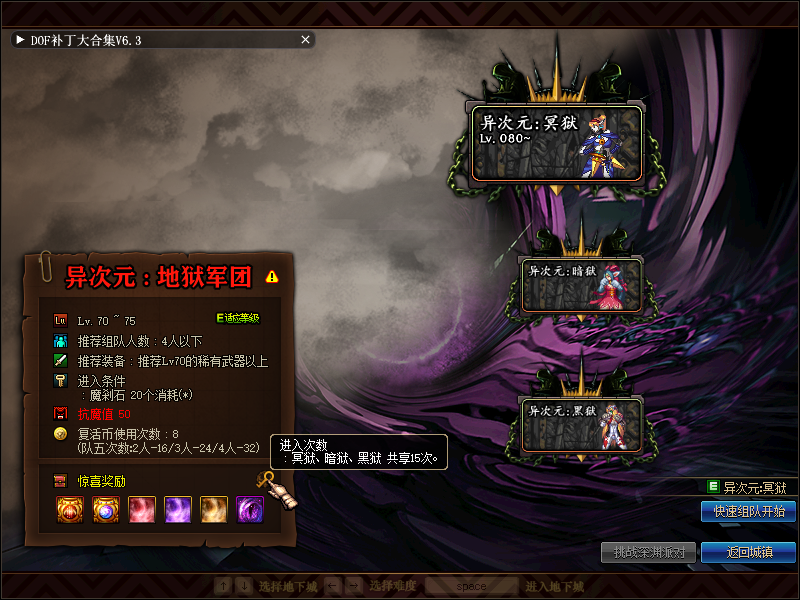This screenshot has height=600, width=800.
Task: Click the greyed 挑战深渊派对 button
Action: 649,552
